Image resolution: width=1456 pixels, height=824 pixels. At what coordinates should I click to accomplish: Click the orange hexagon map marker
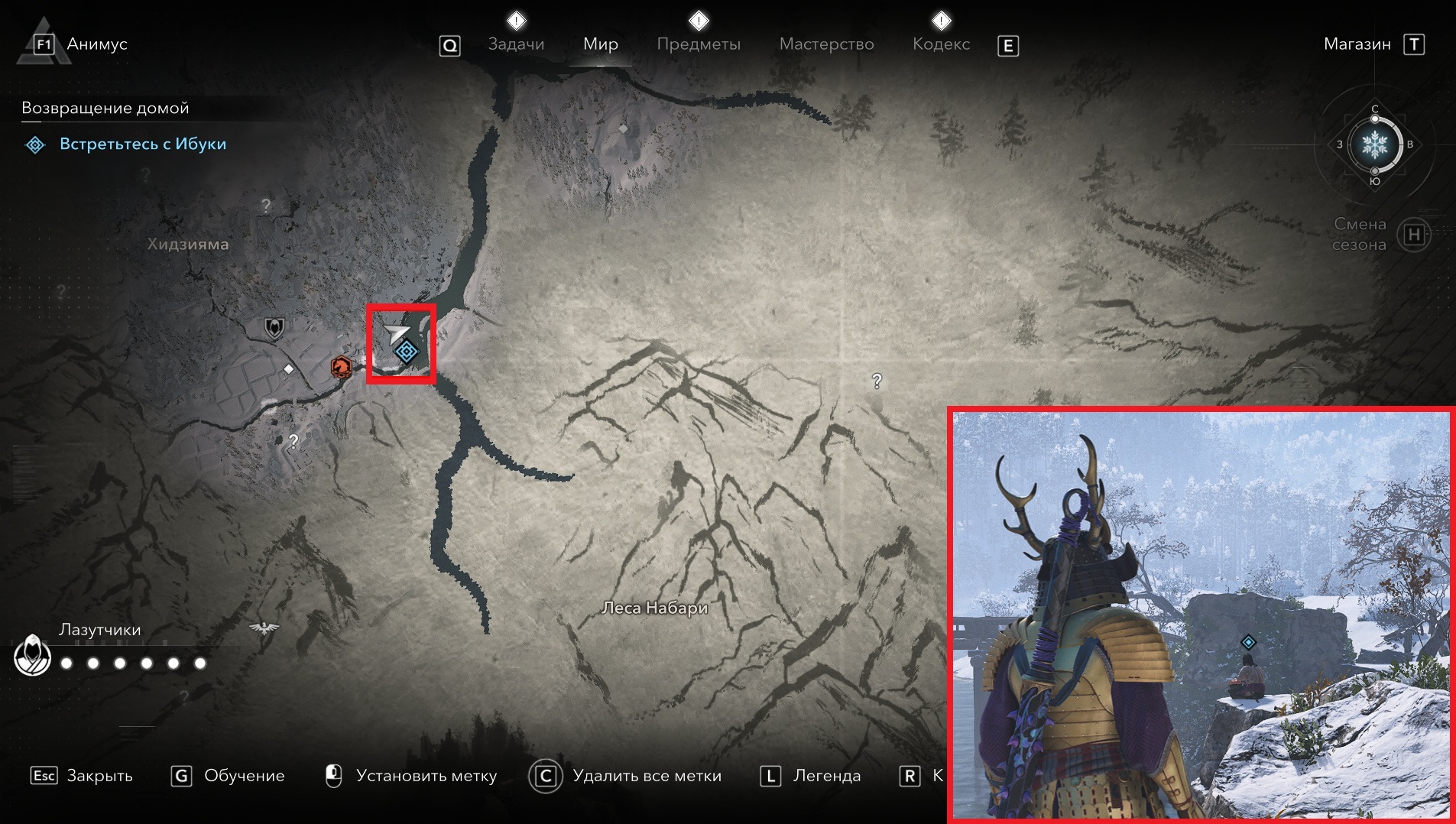(341, 368)
